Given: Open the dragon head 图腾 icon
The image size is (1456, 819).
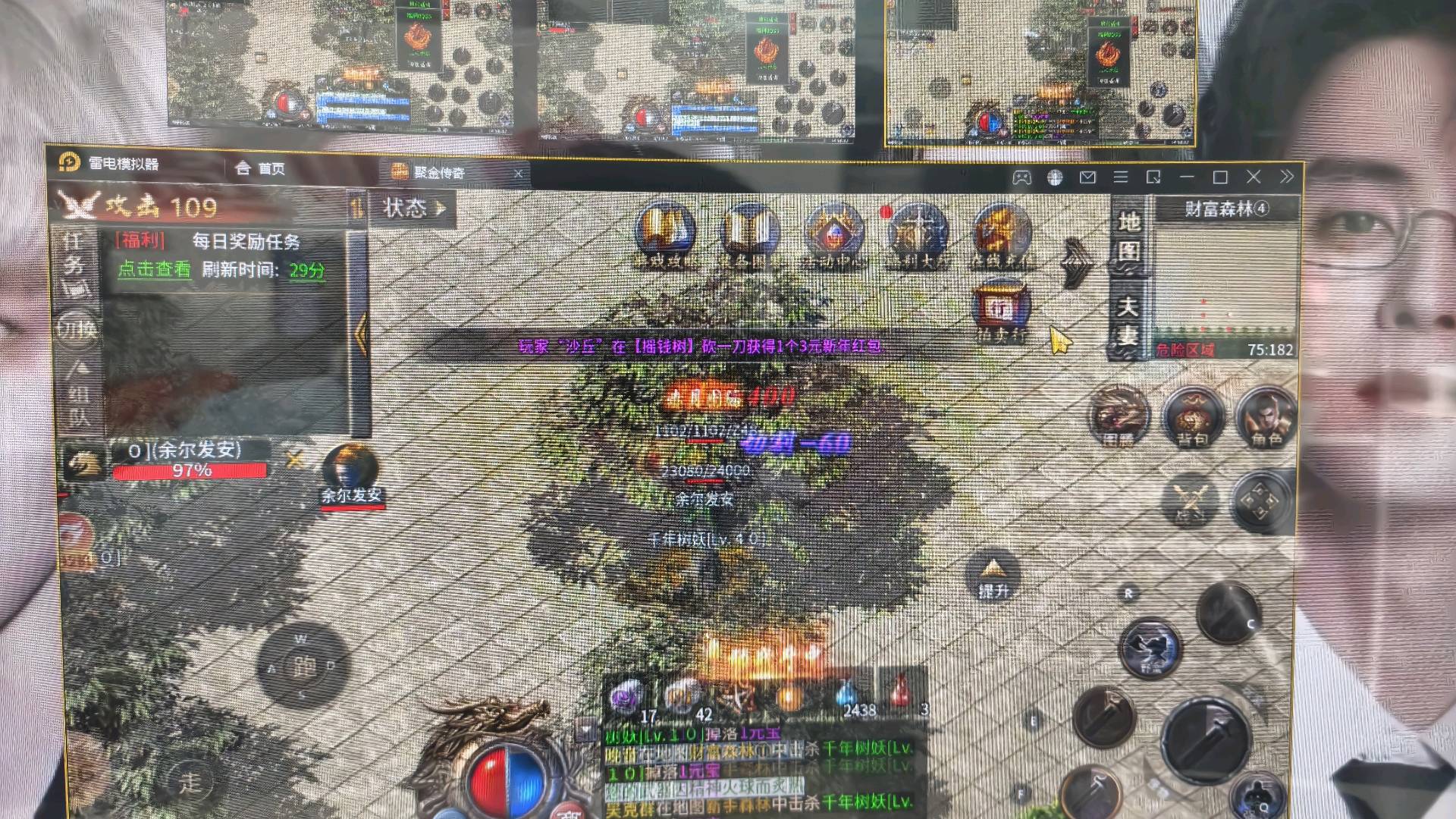Looking at the screenshot, I should pyautogui.click(x=1118, y=416).
